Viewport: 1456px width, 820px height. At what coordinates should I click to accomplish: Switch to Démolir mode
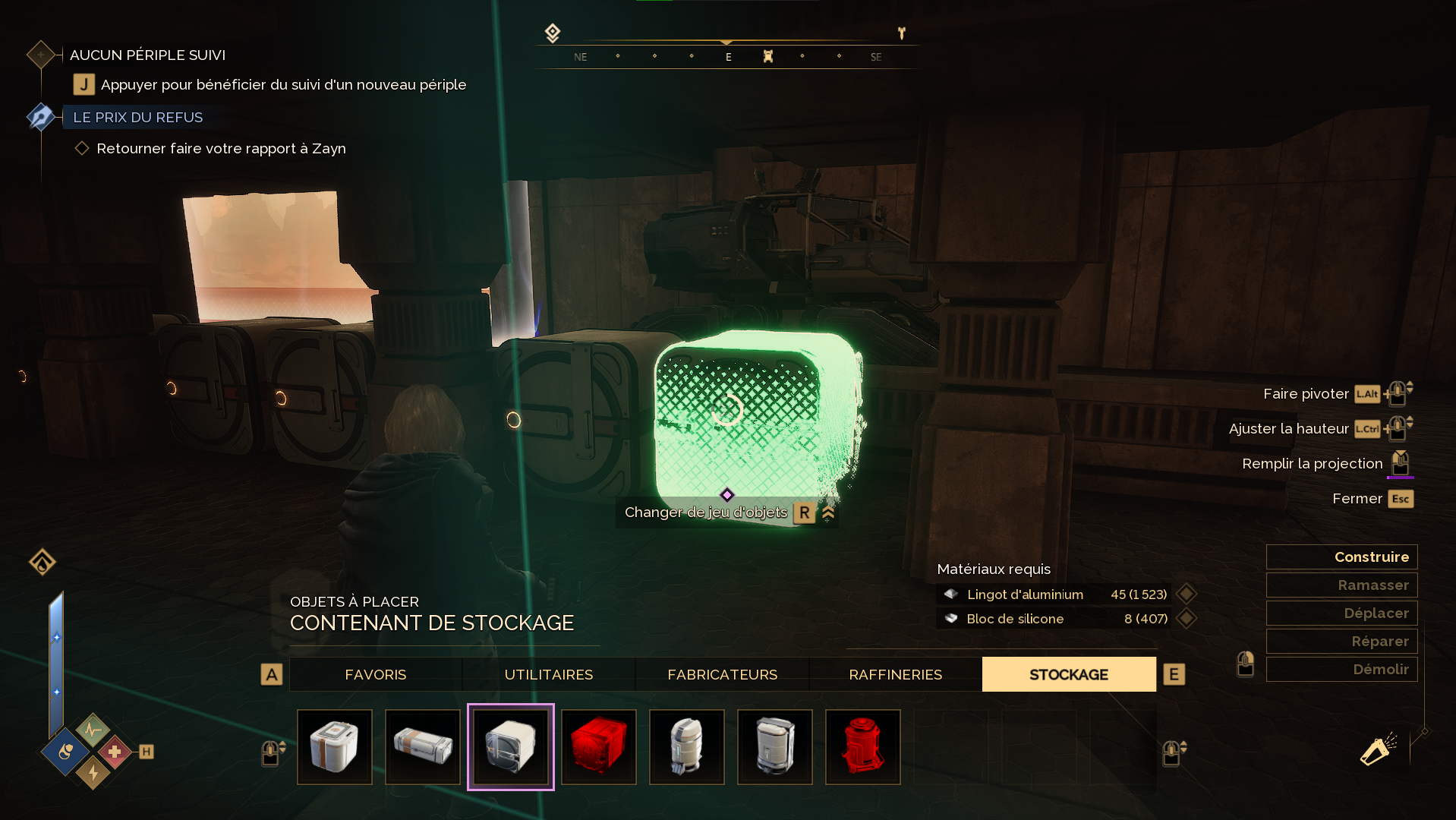[1341, 670]
